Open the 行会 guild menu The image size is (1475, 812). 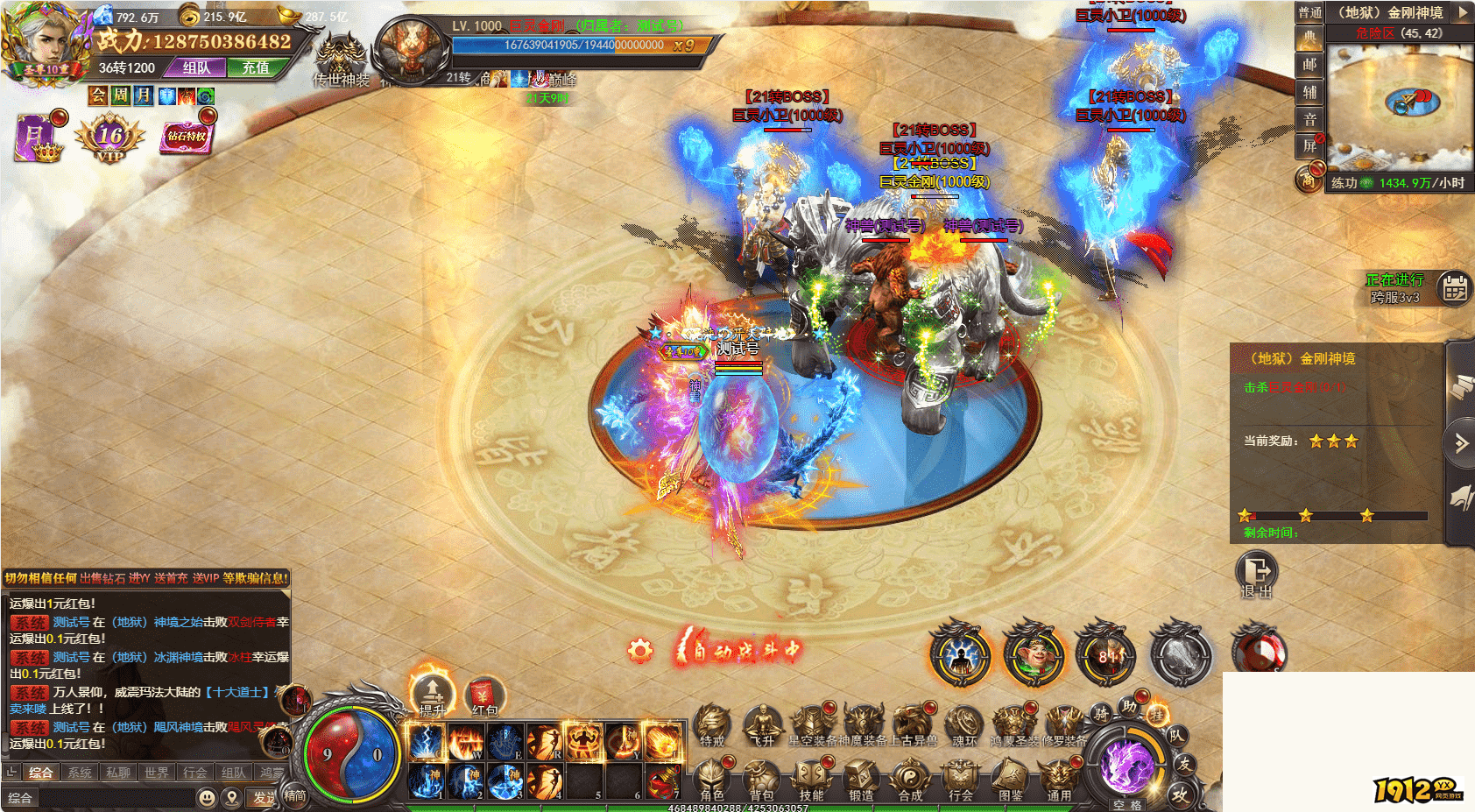pyautogui.click(x=961, y=778)
